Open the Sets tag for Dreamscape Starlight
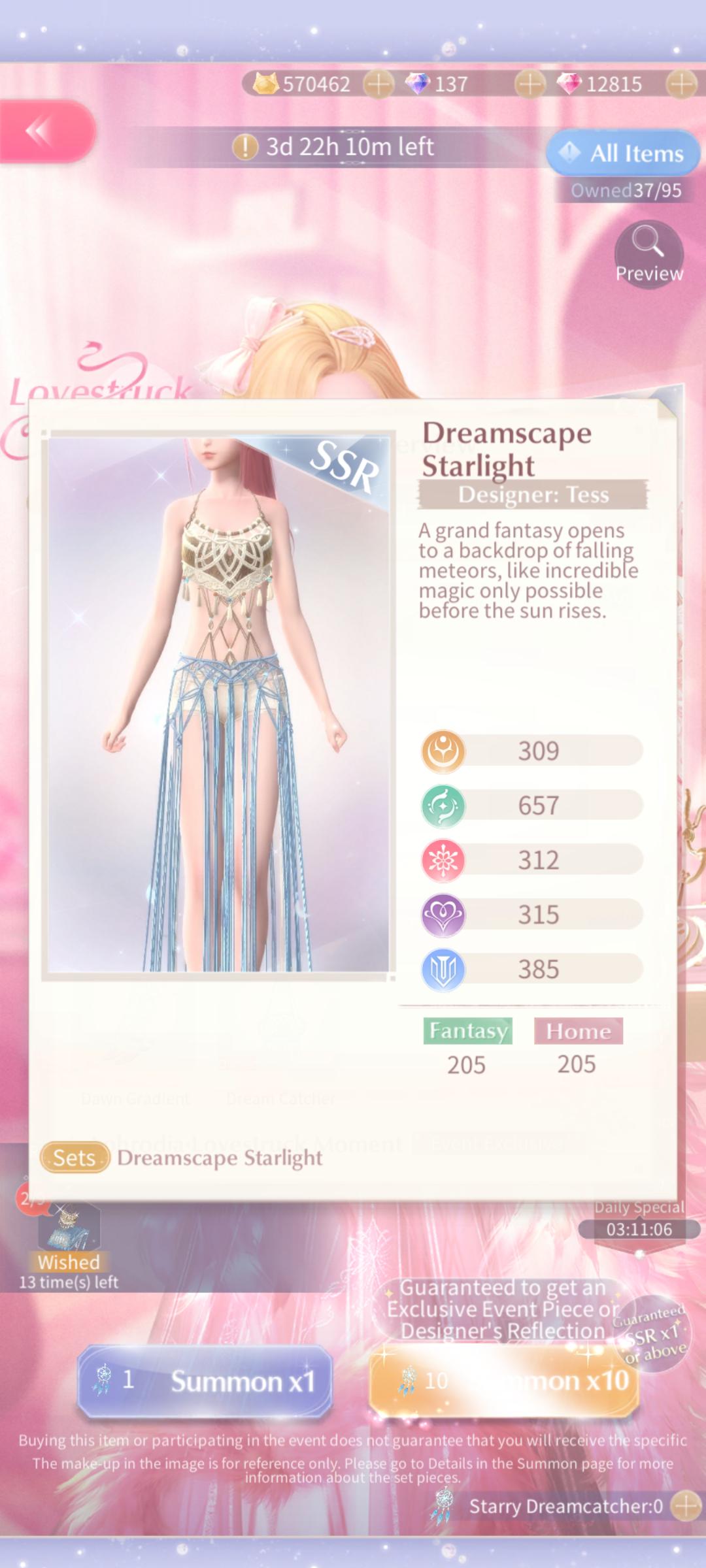The width and height of the screenshot is (706, 1568). 75,1158
